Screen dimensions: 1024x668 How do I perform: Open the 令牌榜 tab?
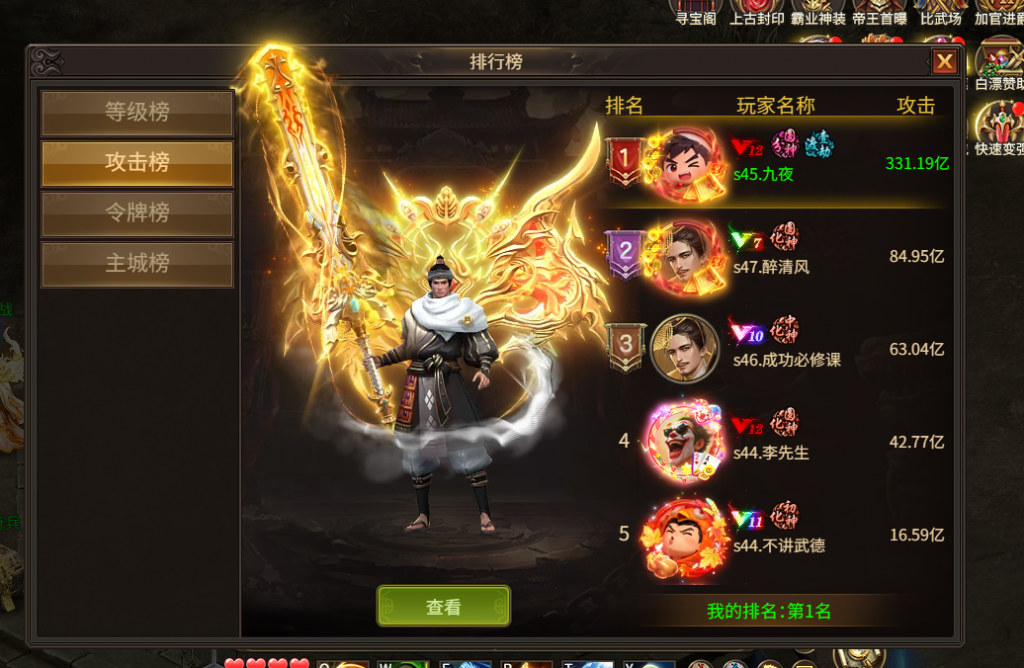click(137, 213)
